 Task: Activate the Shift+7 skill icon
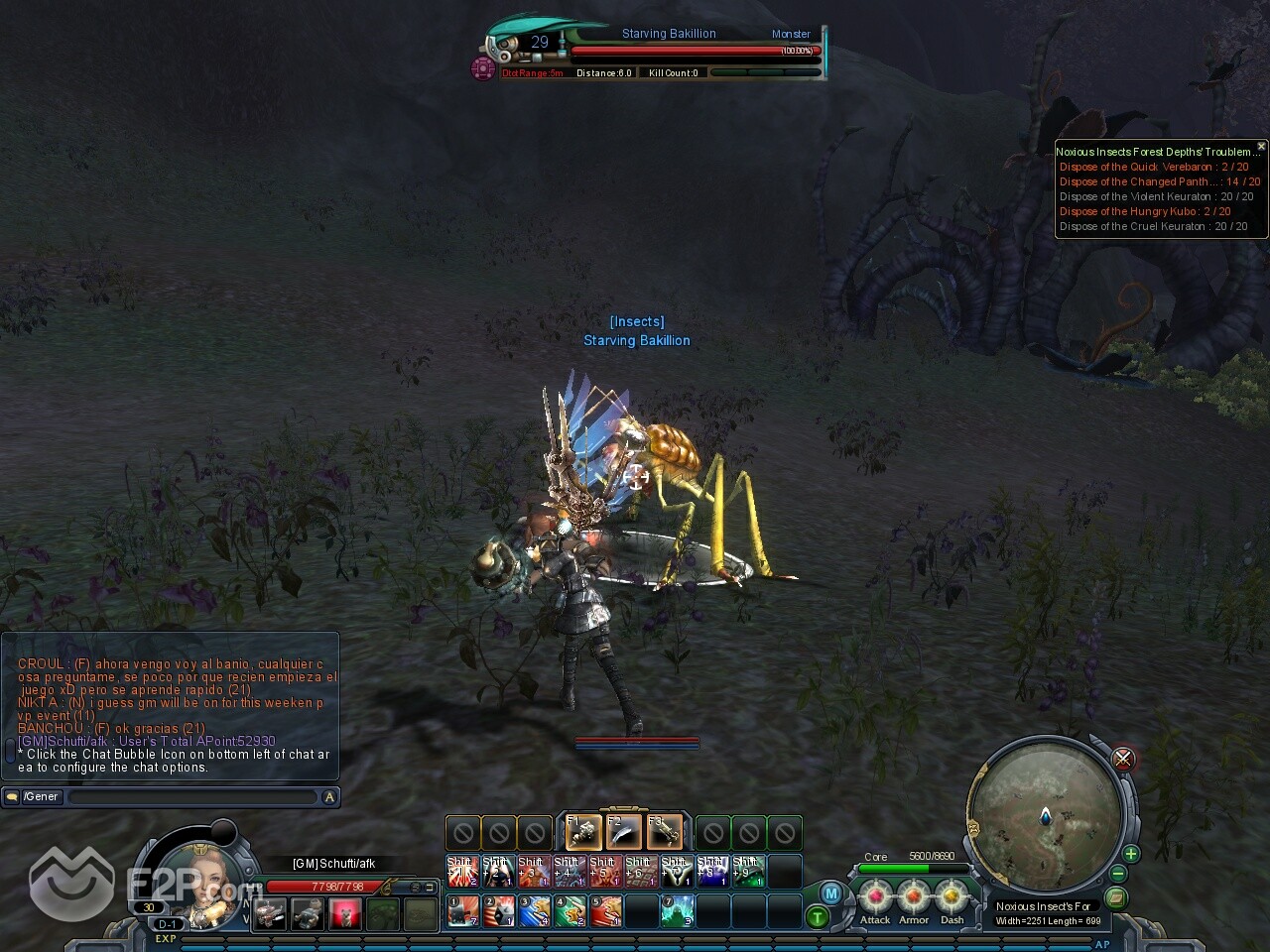point(677,872)
